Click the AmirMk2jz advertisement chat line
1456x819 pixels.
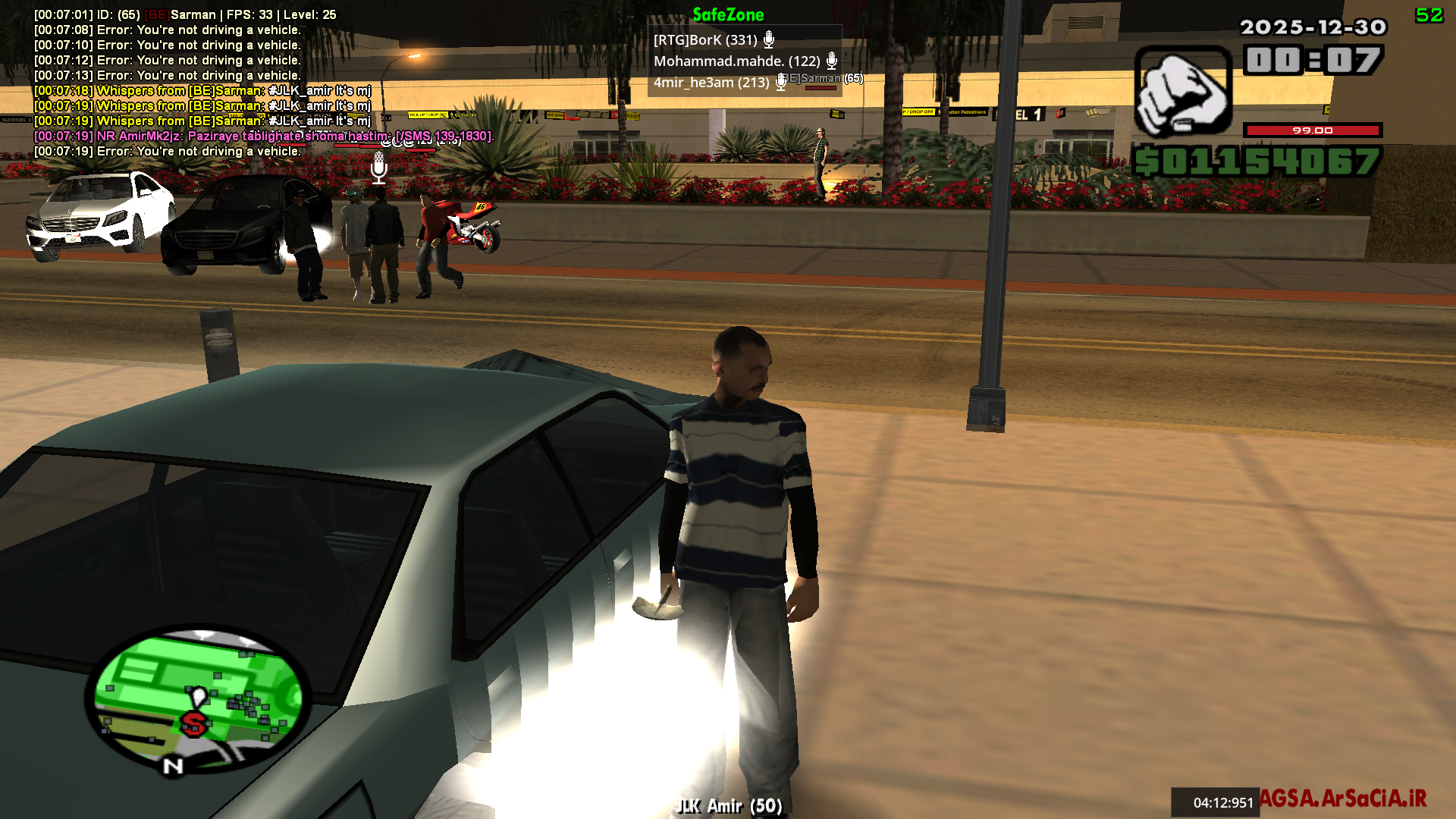[264, 136]
